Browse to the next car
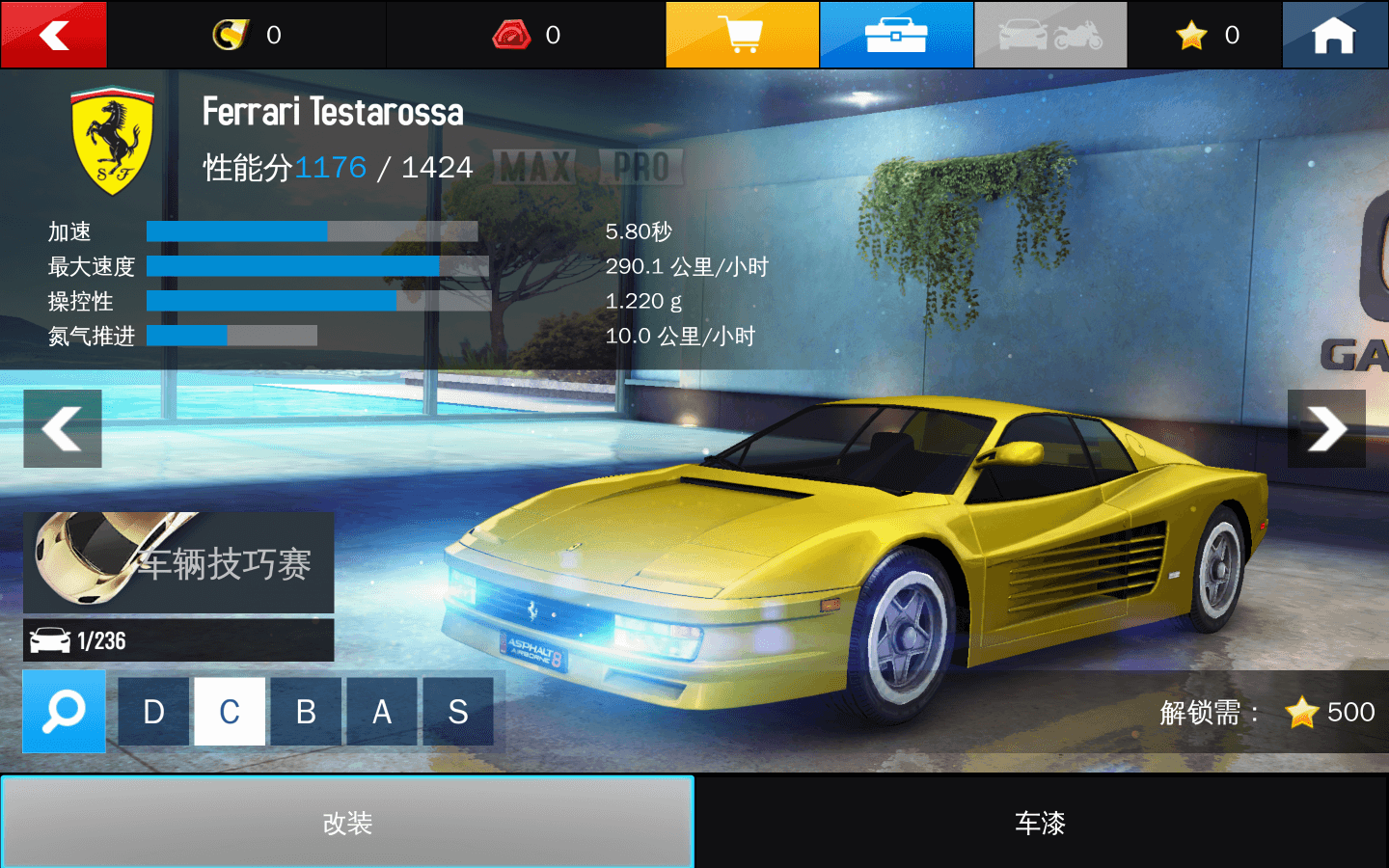The height and width of the screenshot is (868, 1389). pos(1326,428)
